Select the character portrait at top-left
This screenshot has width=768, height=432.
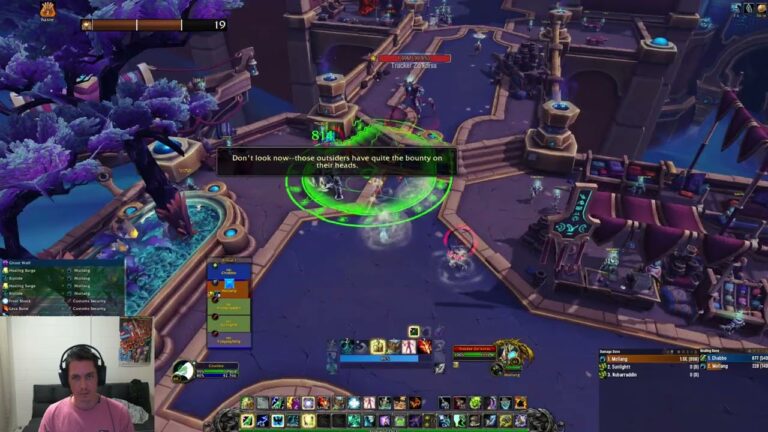tap(48, 10)
